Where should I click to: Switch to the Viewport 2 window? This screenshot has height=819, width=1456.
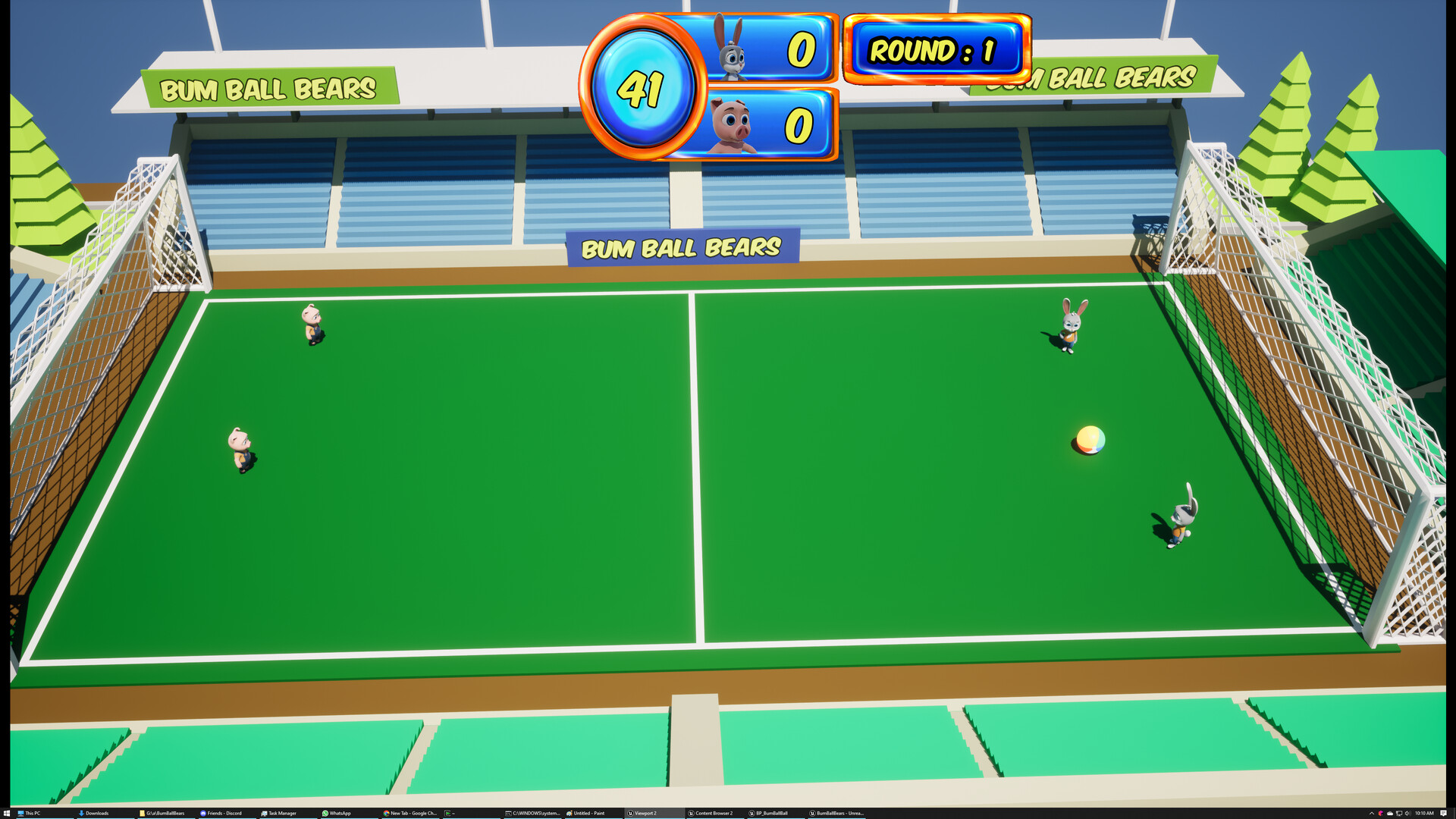point(641,812)
